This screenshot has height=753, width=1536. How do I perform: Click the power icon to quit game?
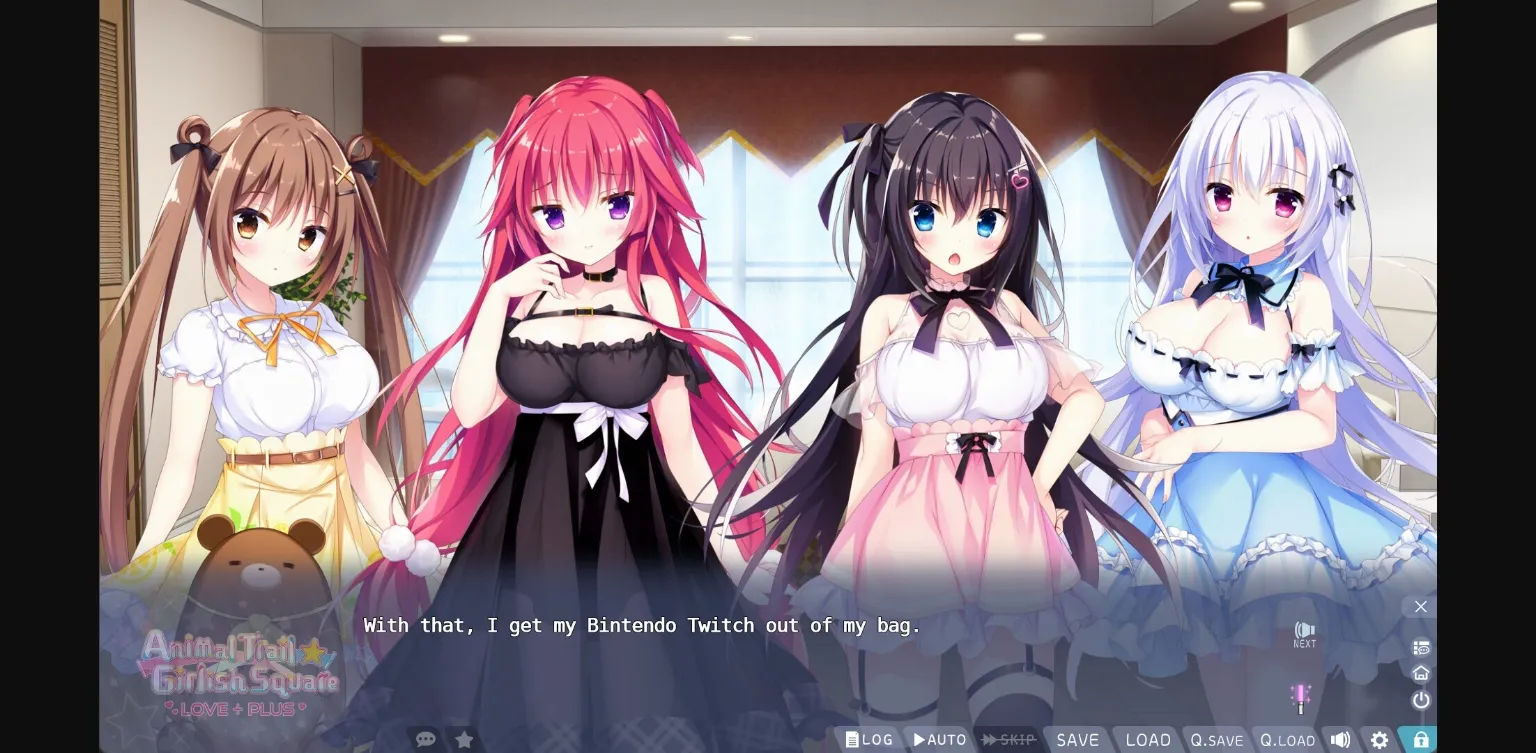(x=1420, y=700)
